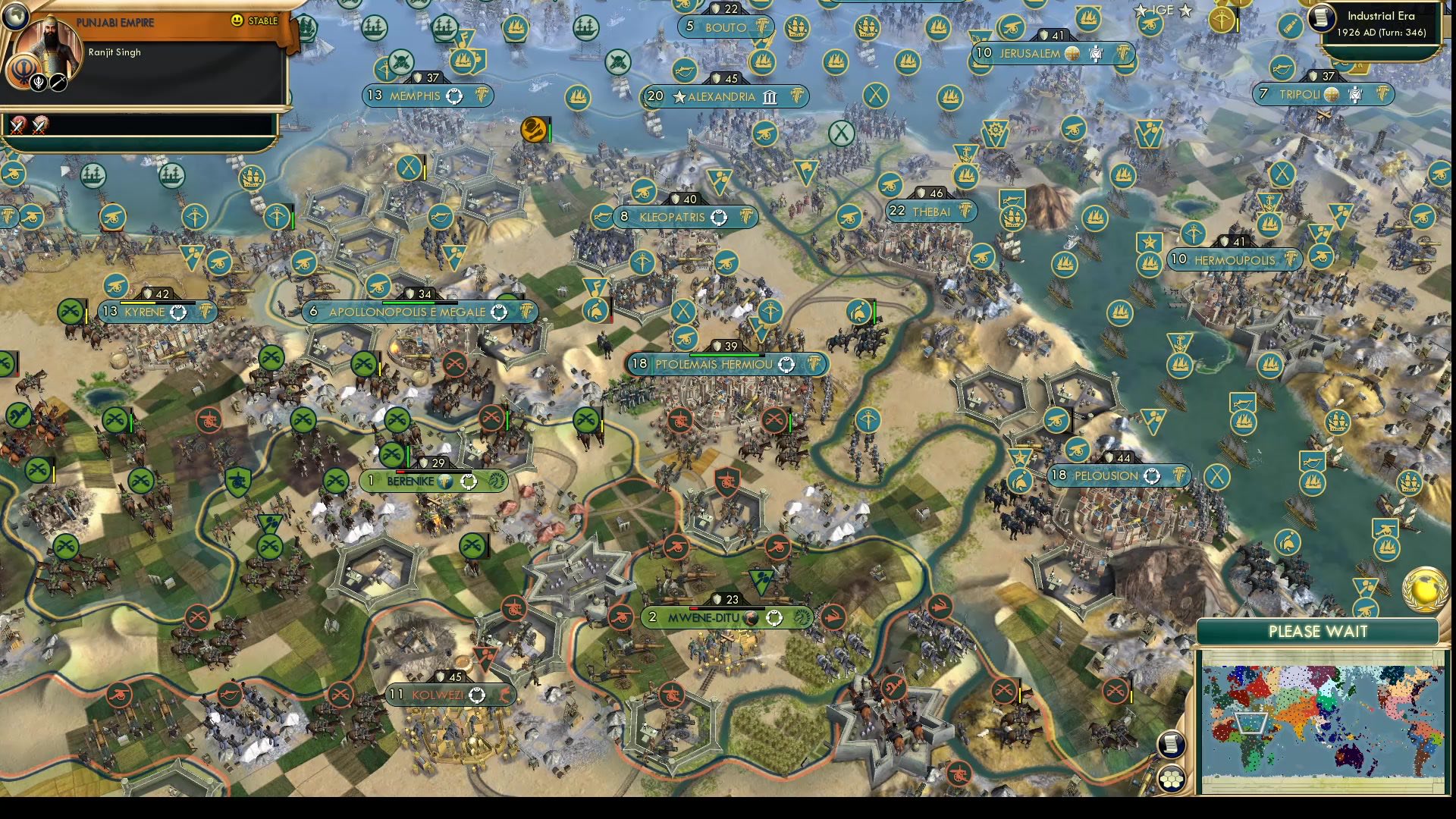Click the left IGE star at the top

pyautogui.click(x=1140, y=11)
